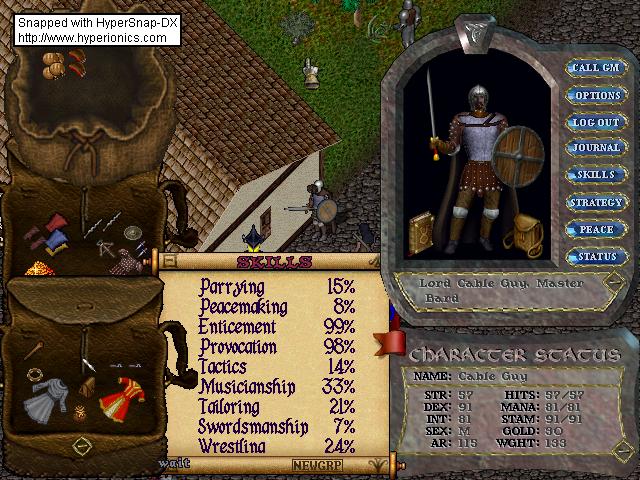Image resolution: width=640 pixels, height=480 pixels.
Task: Toggle the Skills list button on paperdoll
Action: coord(596,175)
